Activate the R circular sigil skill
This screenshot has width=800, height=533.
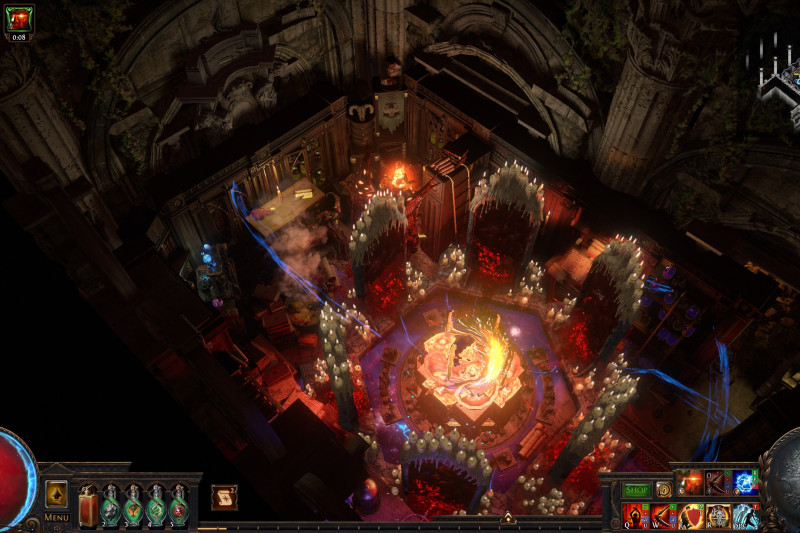click(x=718, y=515)
